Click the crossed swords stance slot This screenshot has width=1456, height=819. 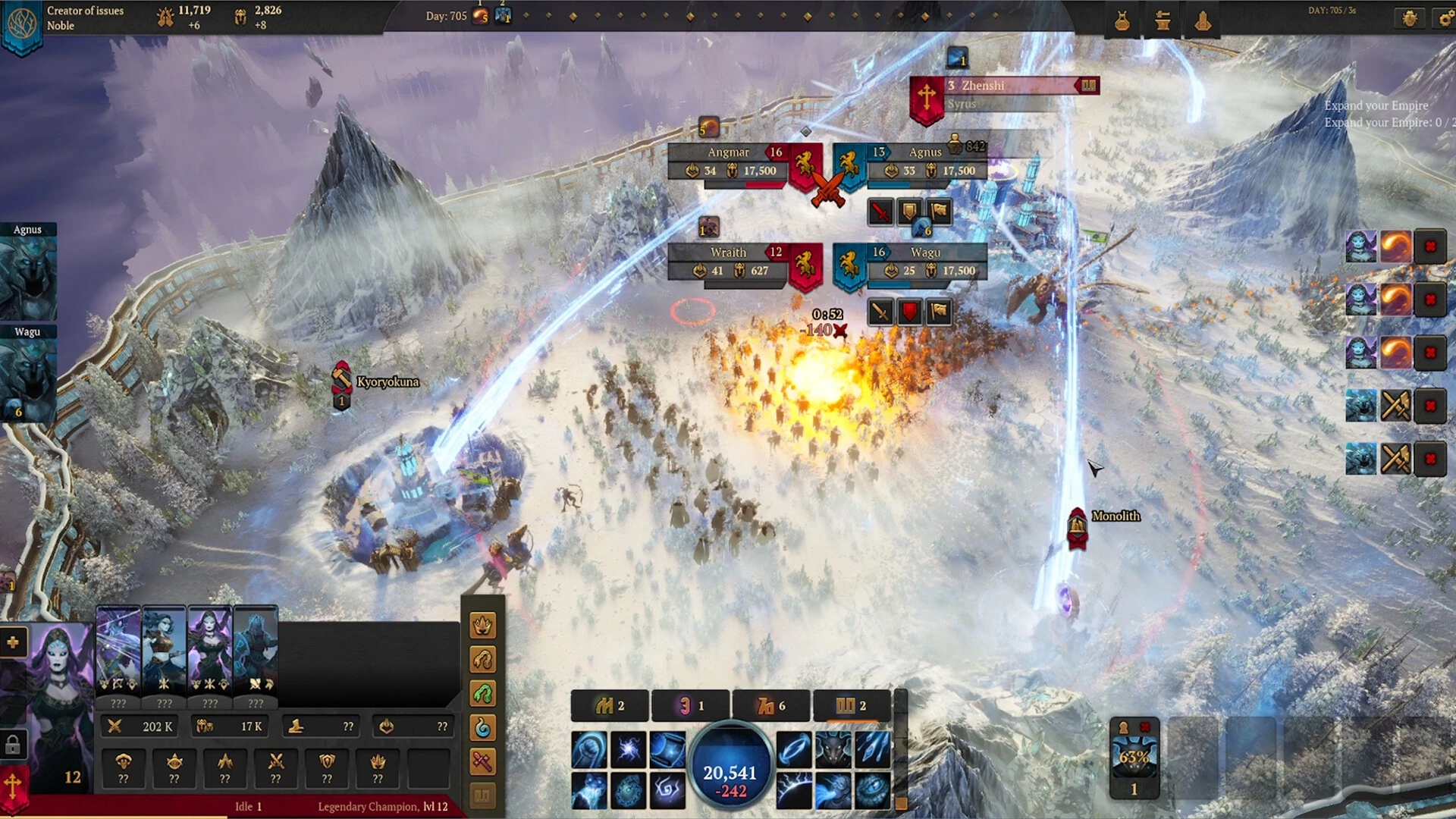pyautogui.click(x=276, y=766)
